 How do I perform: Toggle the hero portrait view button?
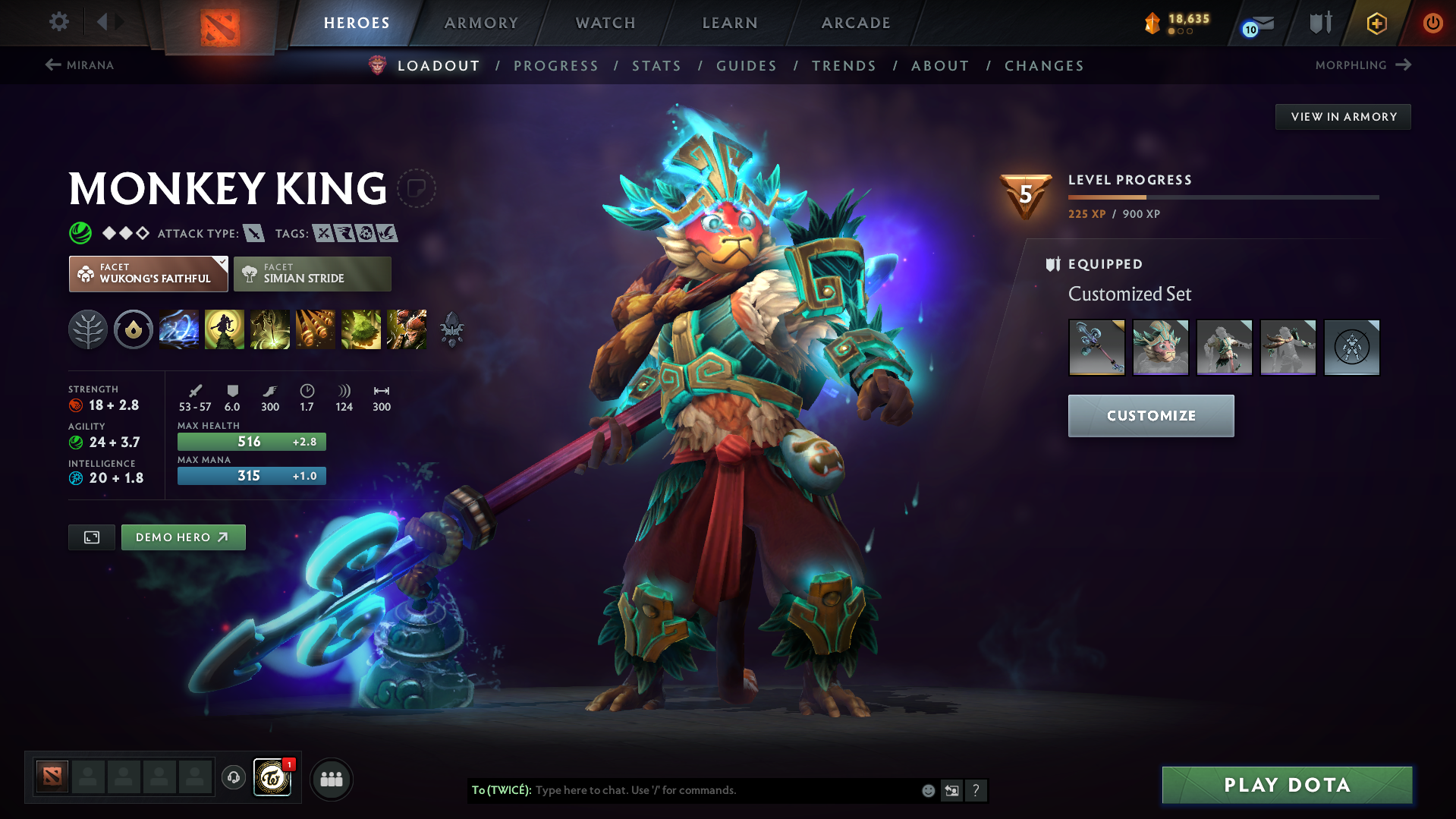pos(91,537)
